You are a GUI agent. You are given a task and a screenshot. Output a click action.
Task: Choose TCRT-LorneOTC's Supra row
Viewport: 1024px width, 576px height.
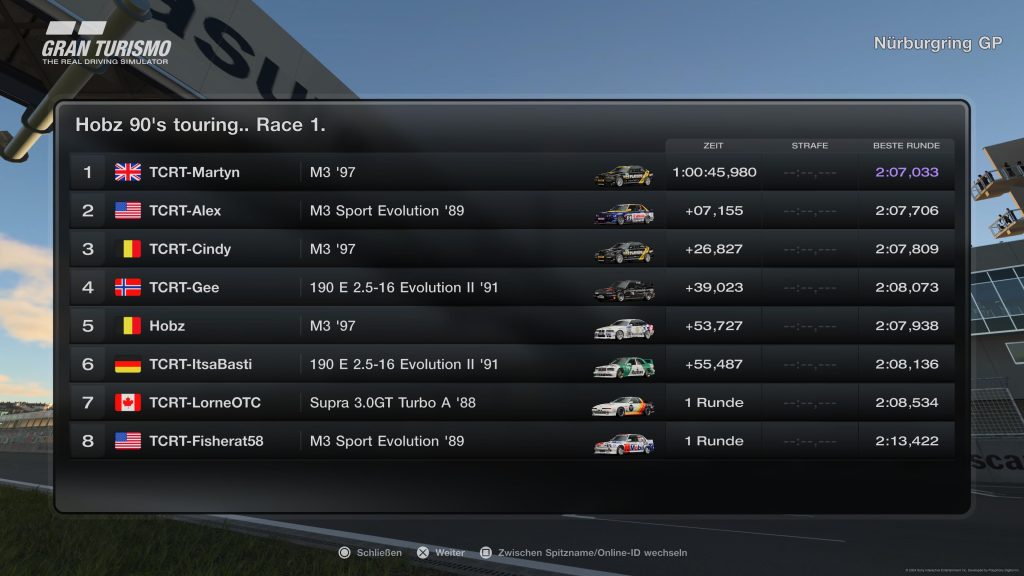[x=510, y=403]
